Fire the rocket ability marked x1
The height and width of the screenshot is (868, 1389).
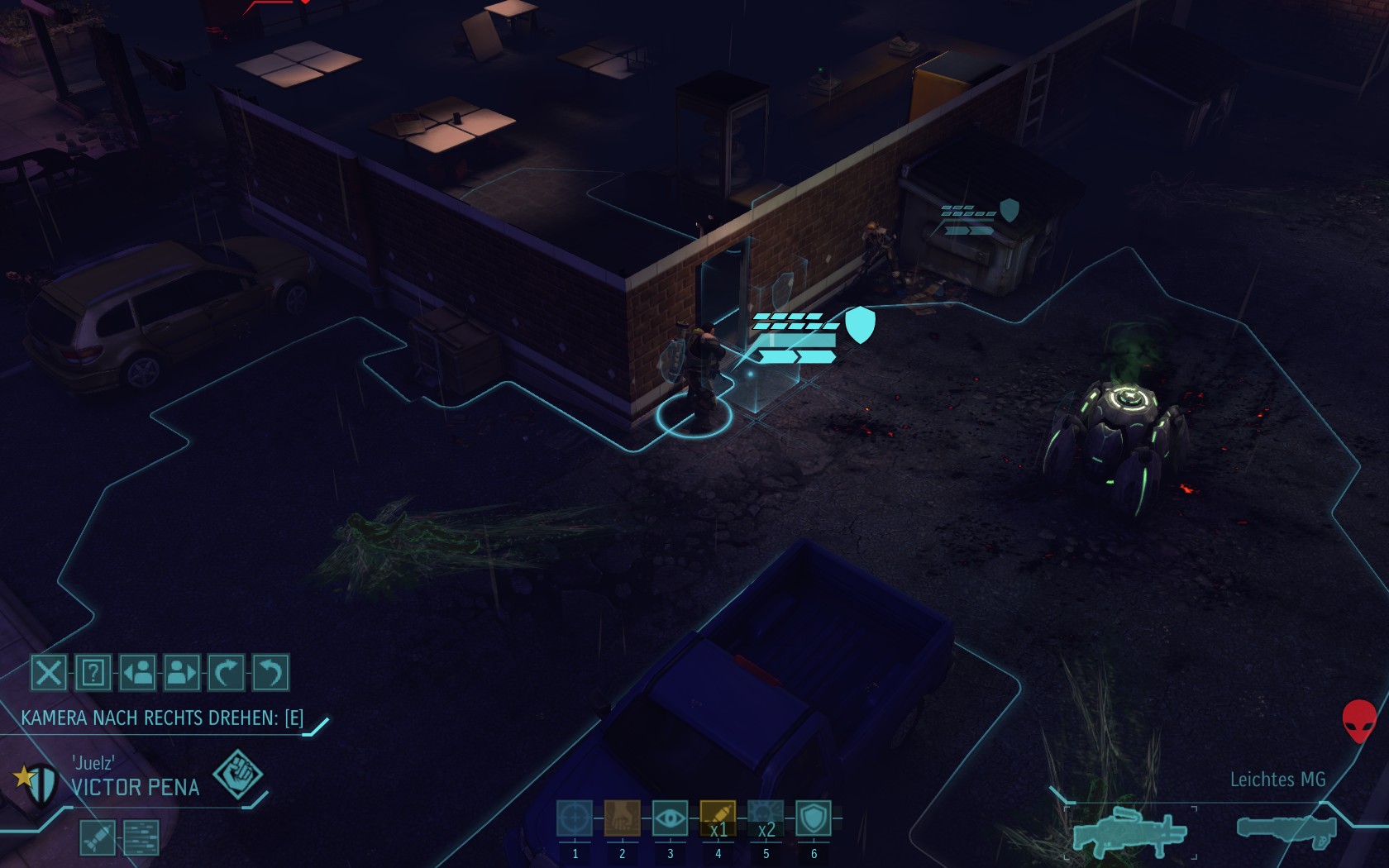pos(718,819)
